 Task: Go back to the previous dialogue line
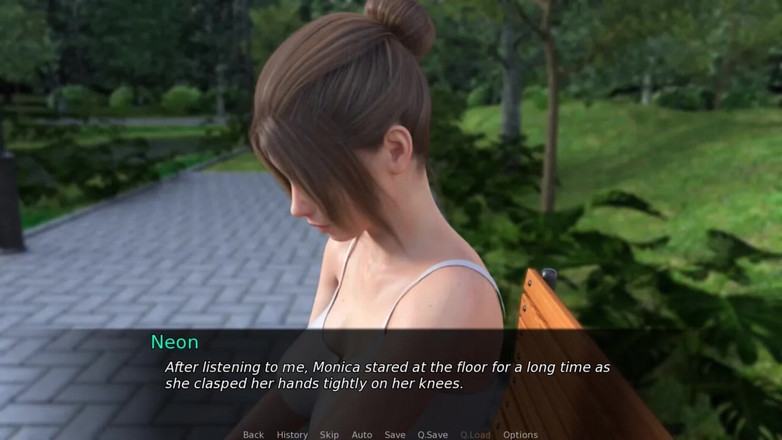coord(253,435)
